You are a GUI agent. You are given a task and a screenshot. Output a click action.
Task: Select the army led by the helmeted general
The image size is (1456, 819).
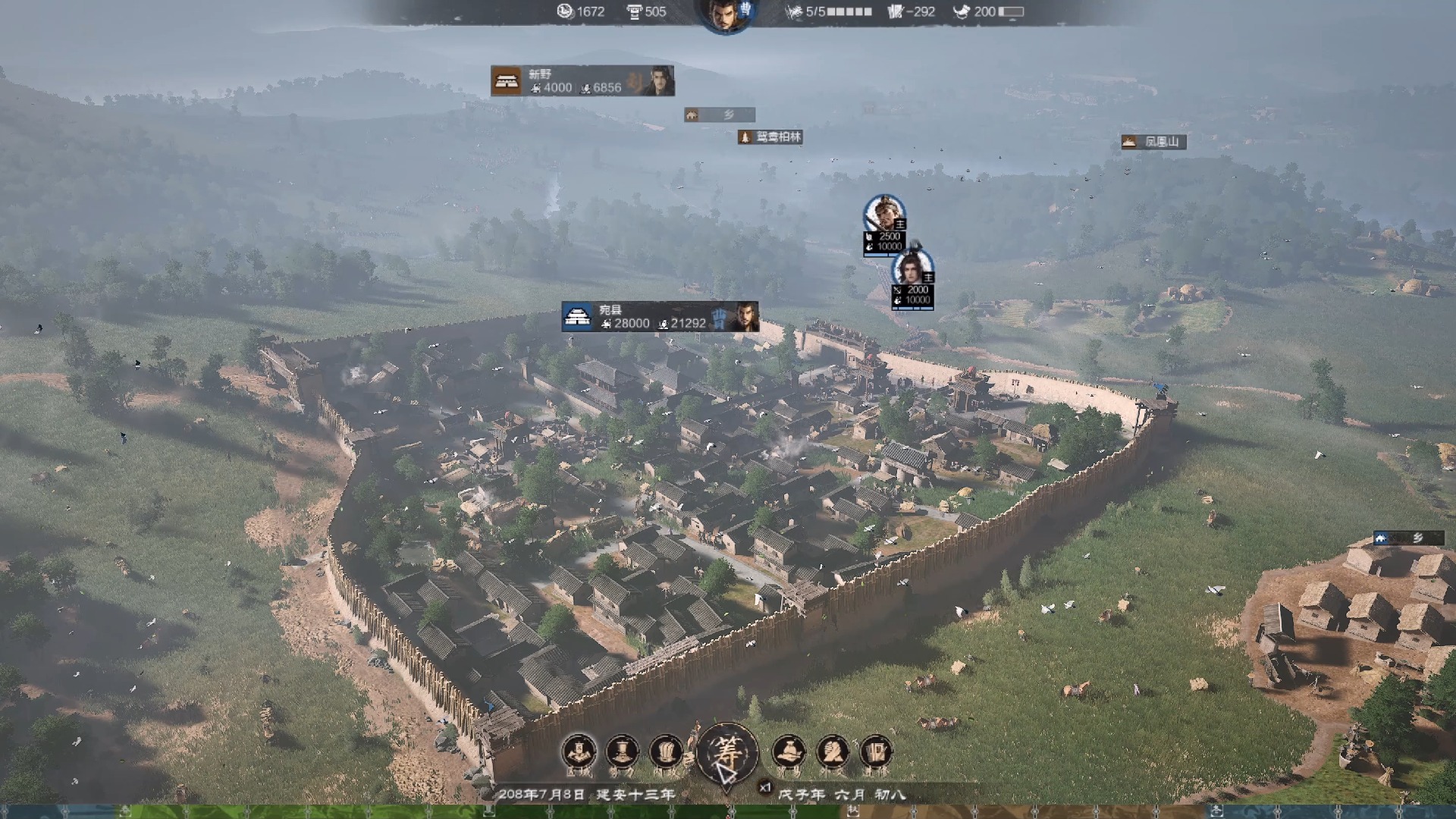coord(884,214)
